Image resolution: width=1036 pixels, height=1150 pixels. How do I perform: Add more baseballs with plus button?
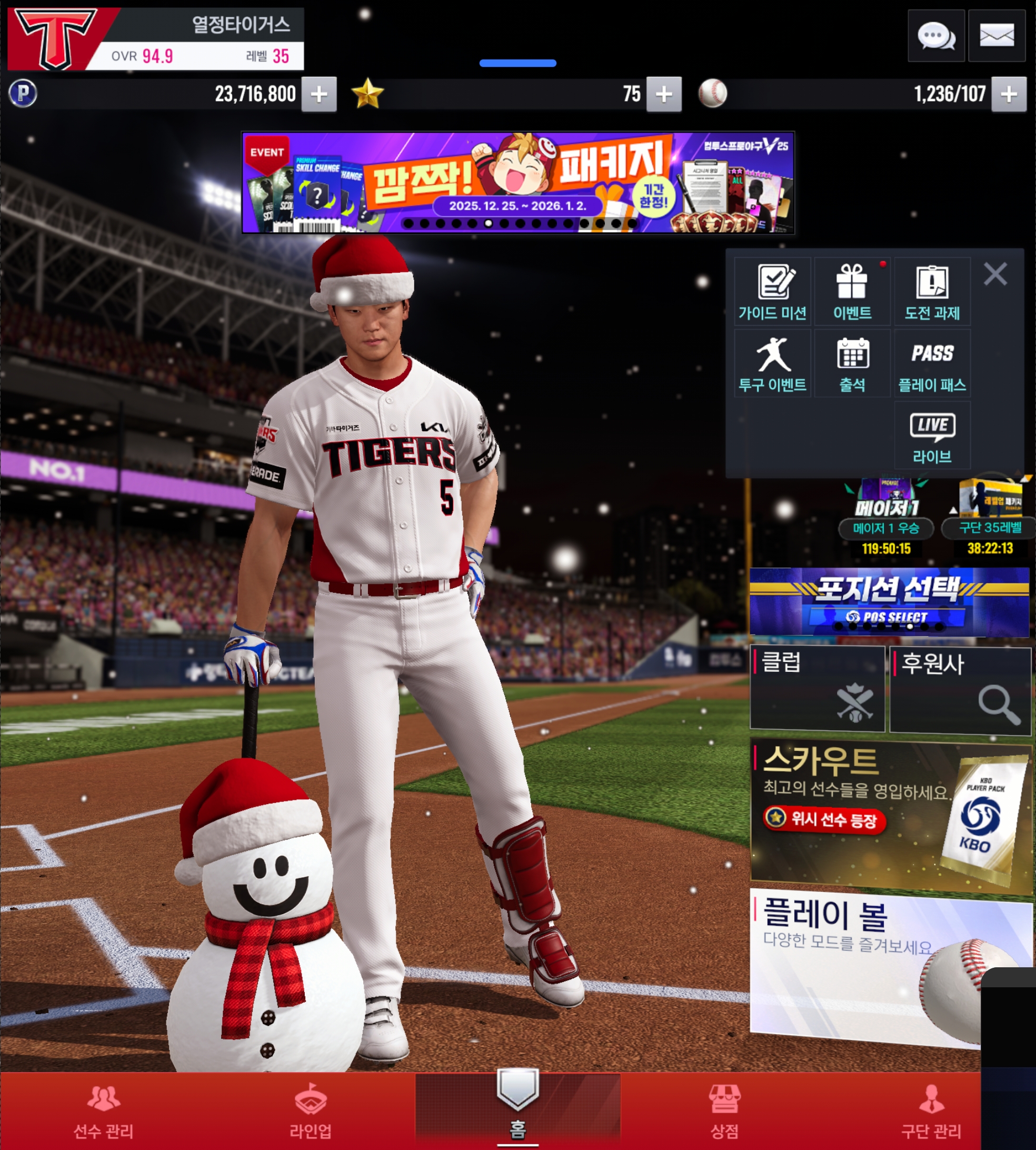tap(1009, 94)
